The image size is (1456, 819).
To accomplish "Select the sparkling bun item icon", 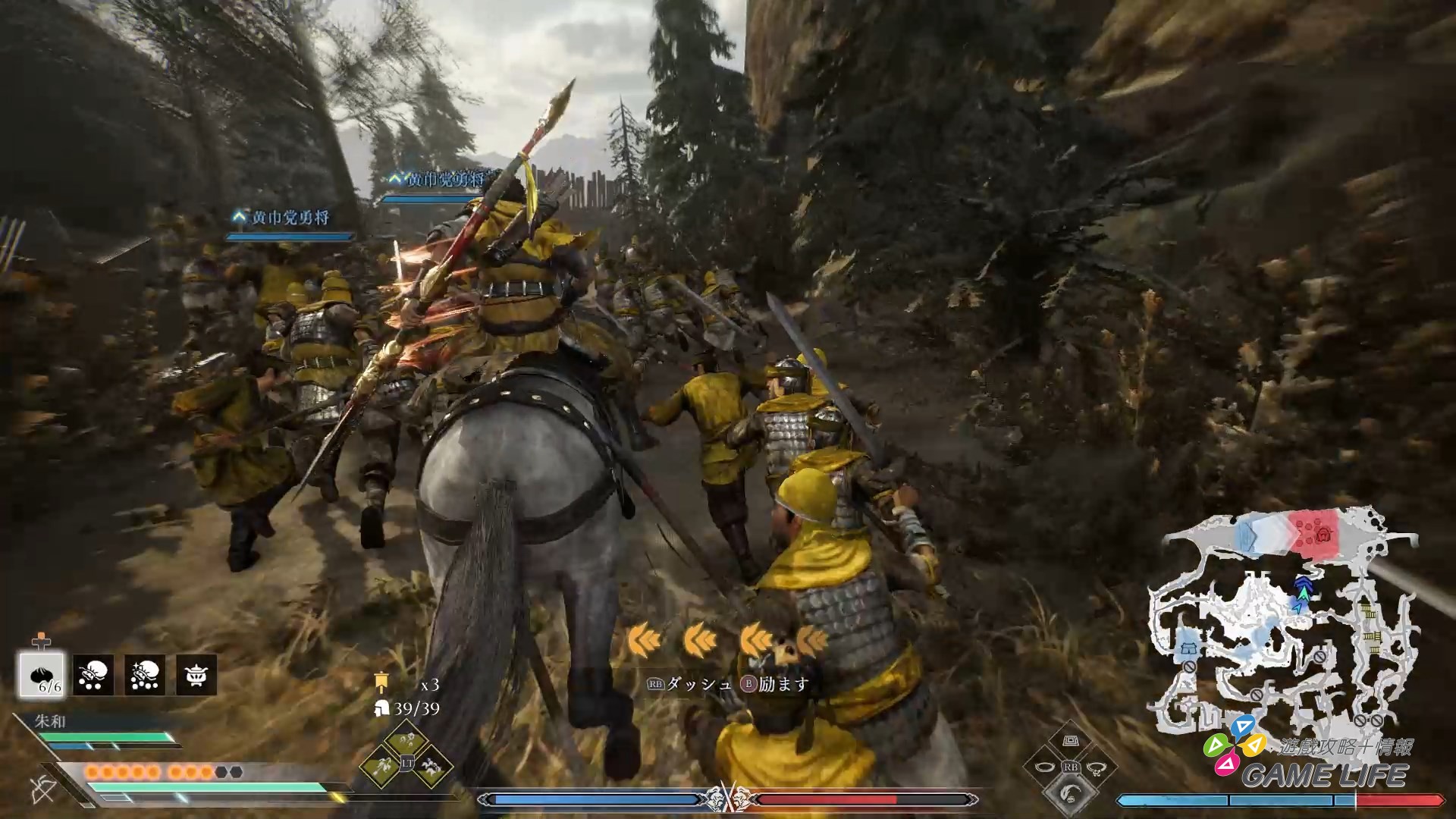I will [143, 673].
